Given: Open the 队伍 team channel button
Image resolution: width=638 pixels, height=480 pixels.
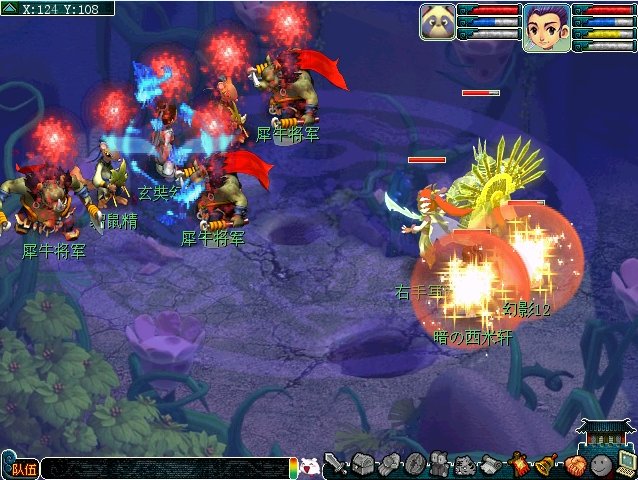Looking at the screenshot, I should pyautogui.click(x=21, y=467).
